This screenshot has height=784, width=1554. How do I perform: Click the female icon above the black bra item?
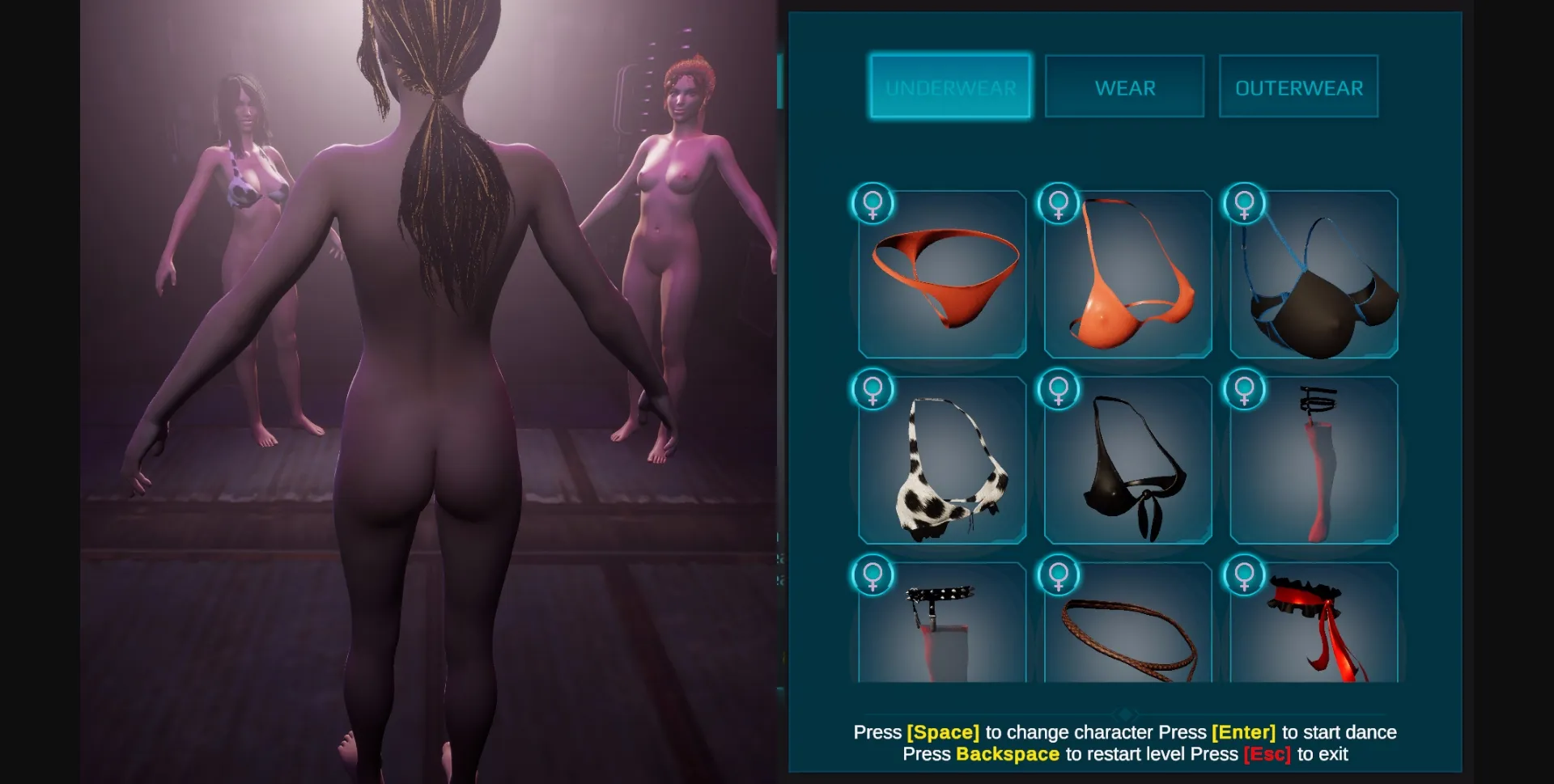point(1245,204)
